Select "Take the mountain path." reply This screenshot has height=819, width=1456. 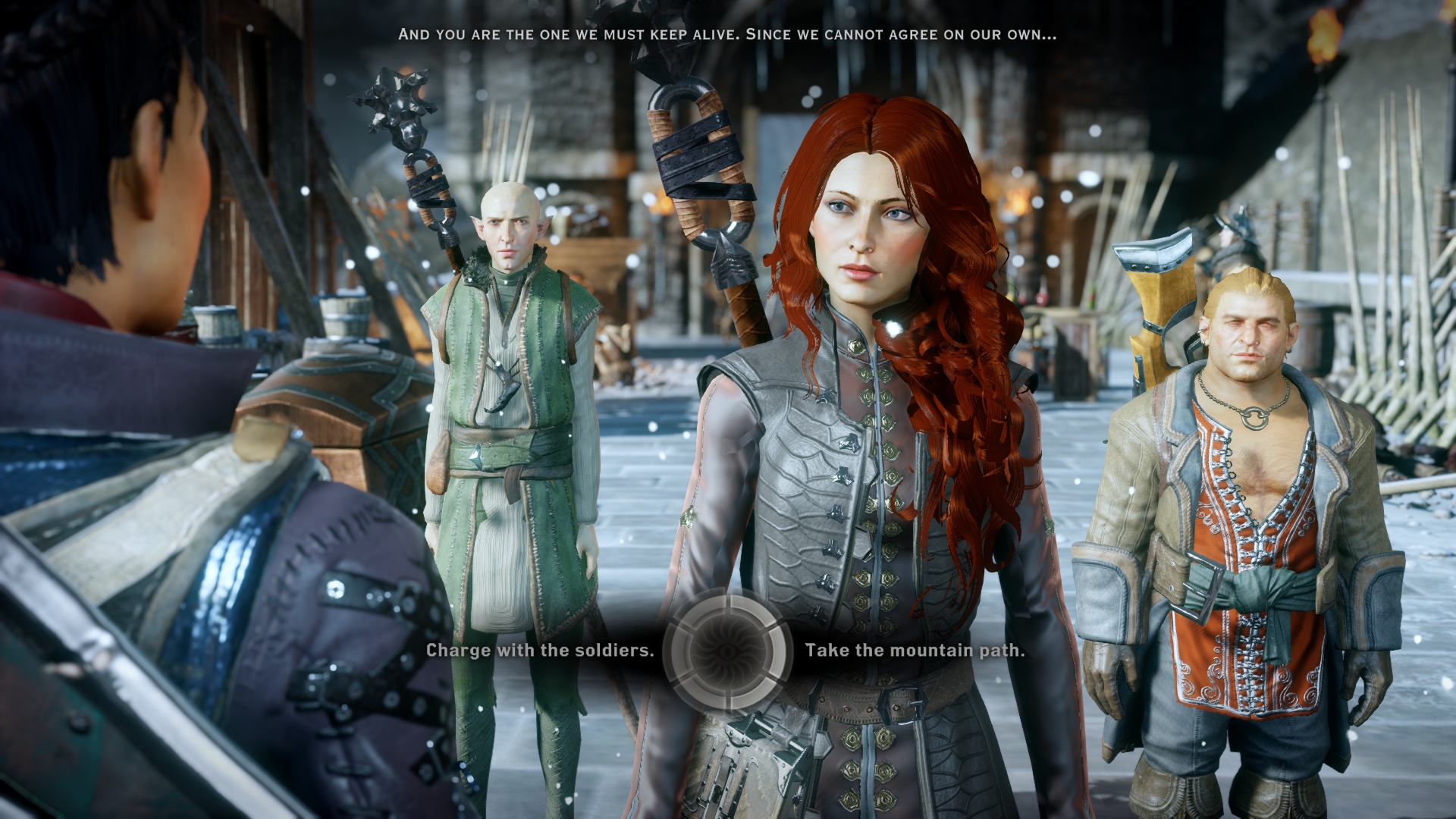(915, 650)
